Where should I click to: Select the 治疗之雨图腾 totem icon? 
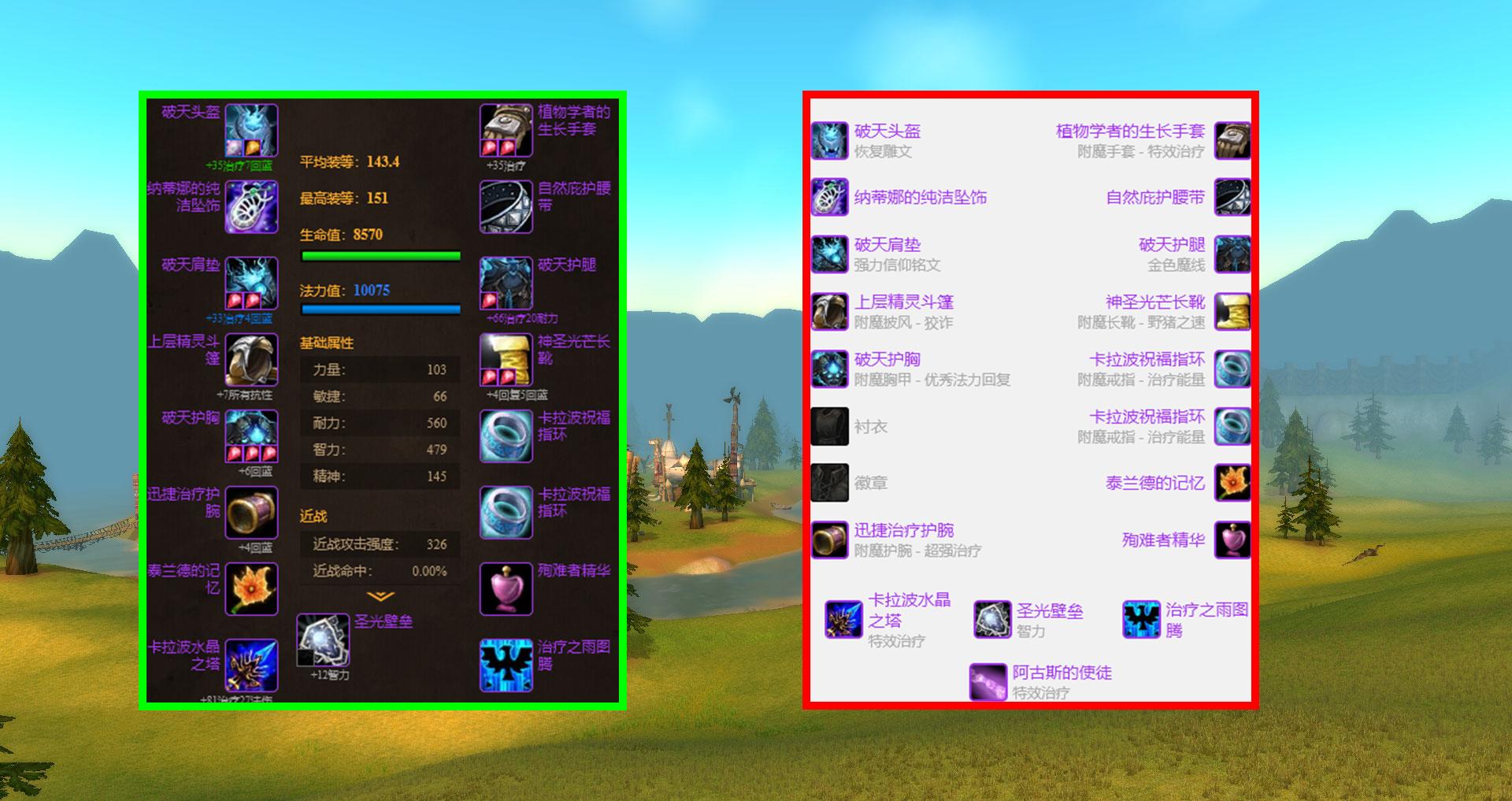coord(505,666)
